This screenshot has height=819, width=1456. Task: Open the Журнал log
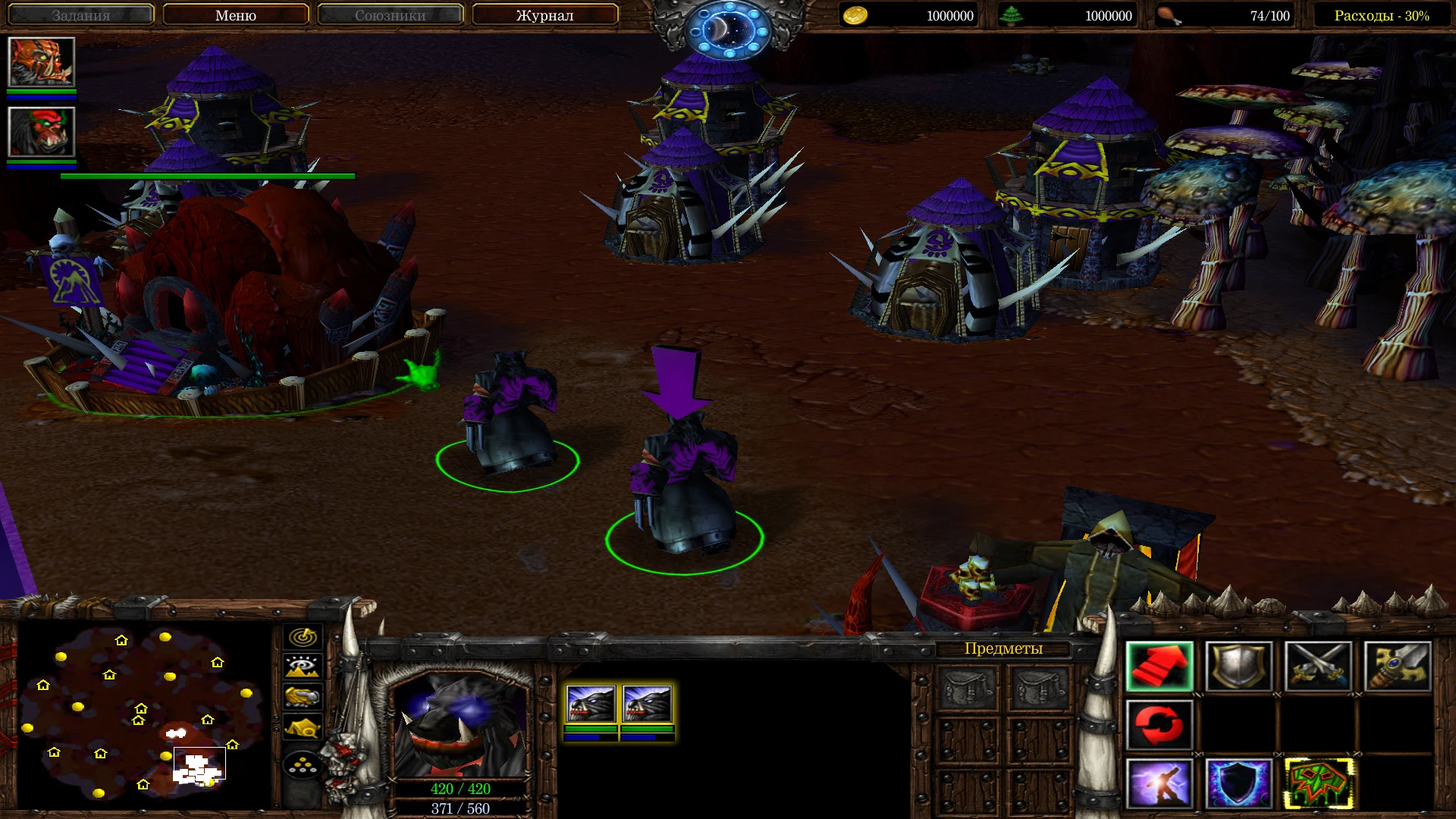point(544,14)
